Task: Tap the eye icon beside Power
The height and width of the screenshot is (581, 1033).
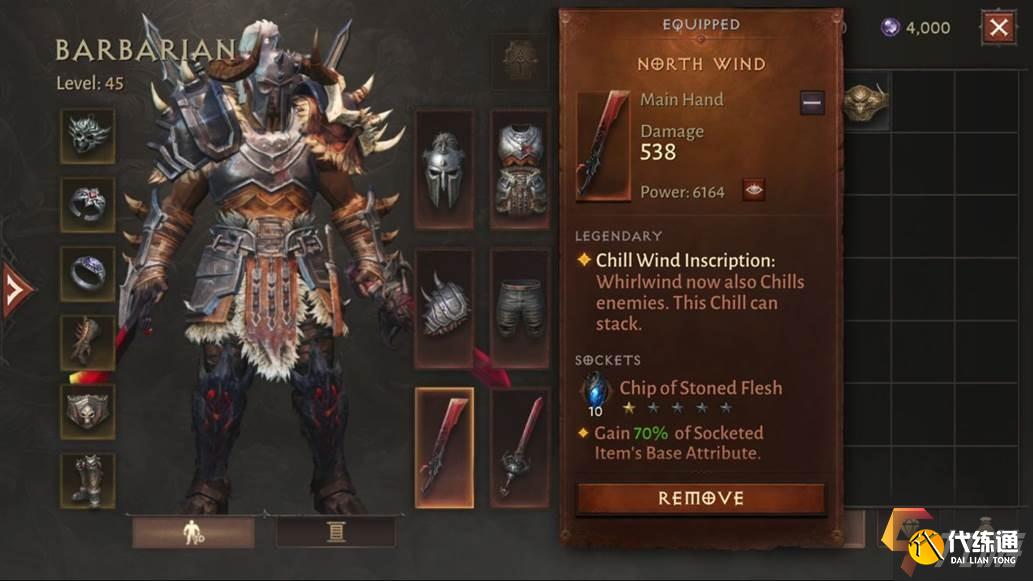Action: 753,190
